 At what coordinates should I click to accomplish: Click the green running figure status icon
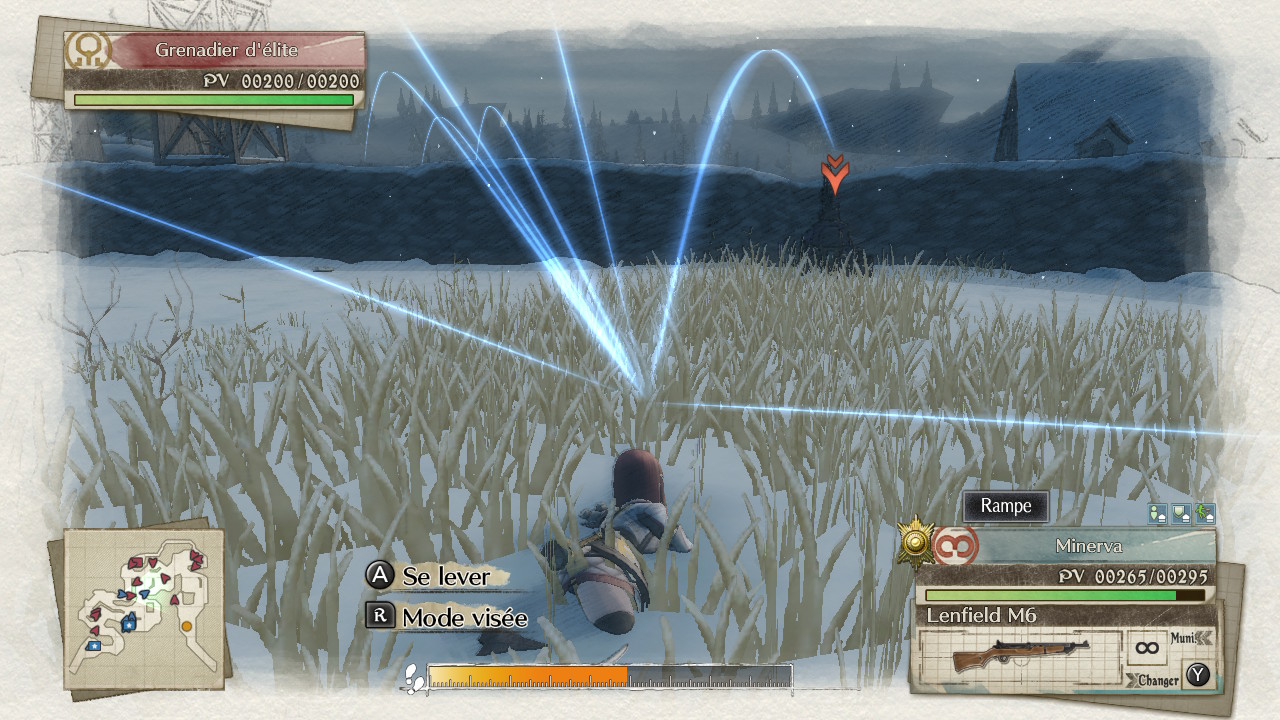click(x=1205, y=514)
